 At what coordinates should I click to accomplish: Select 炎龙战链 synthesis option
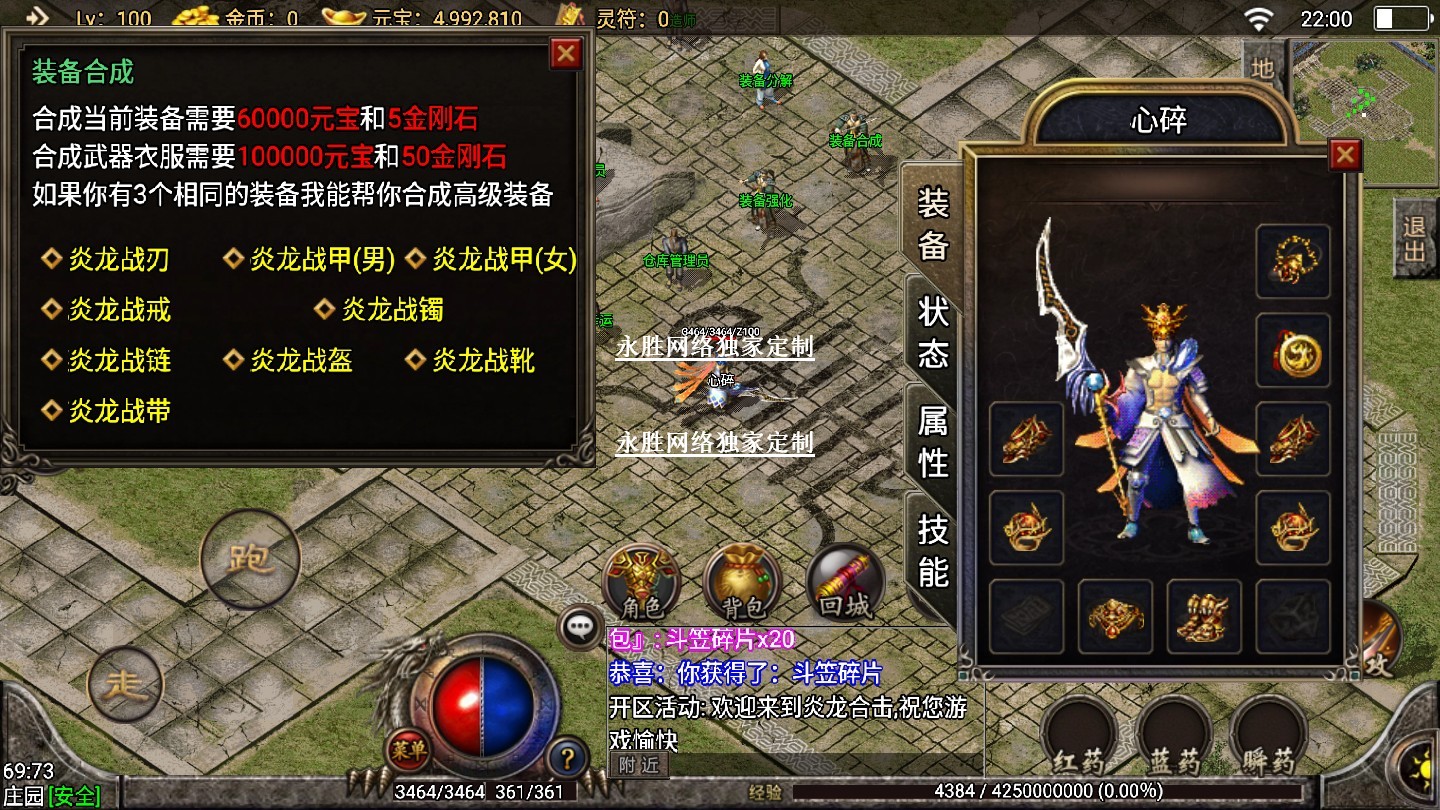pyautogui.click(x=118, y=360)
